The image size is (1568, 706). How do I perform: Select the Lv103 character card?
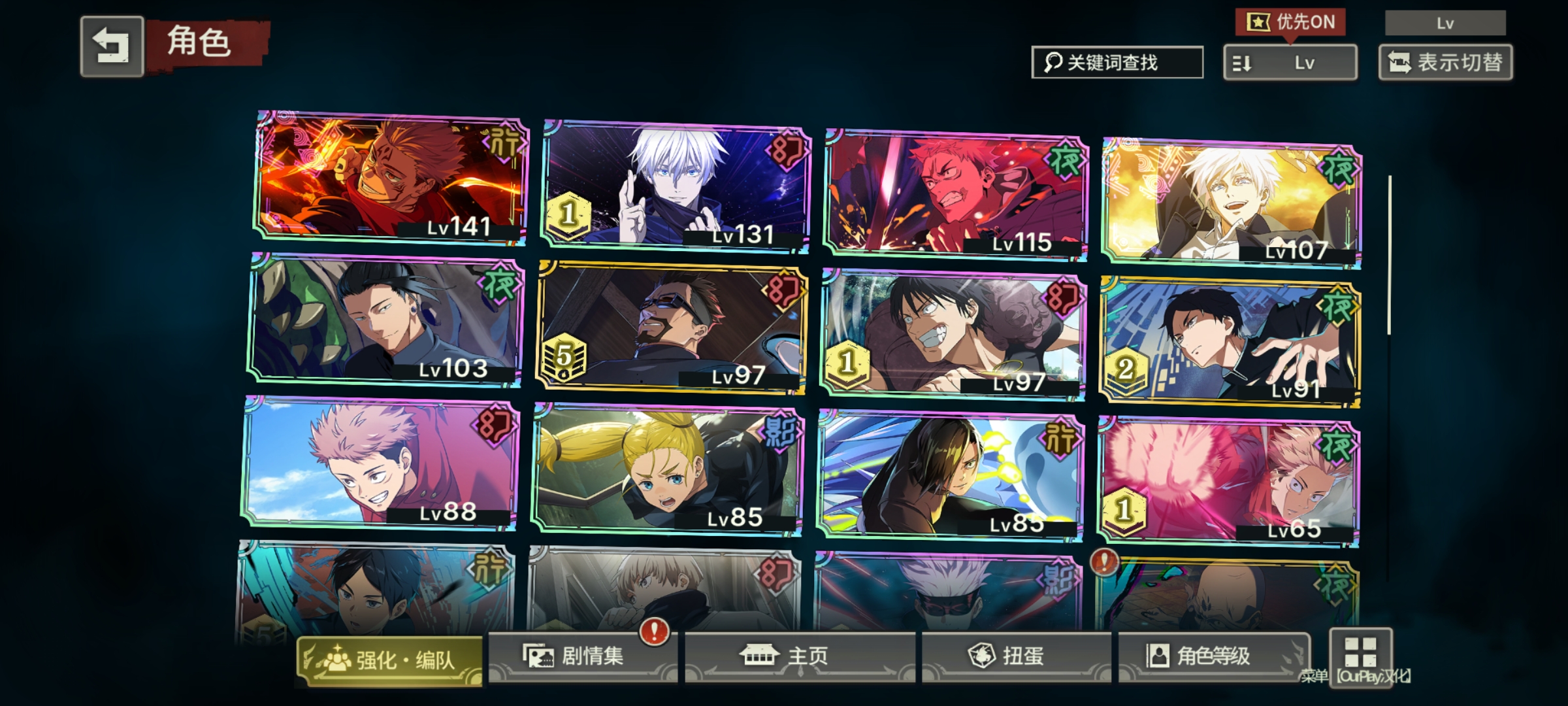(385, 320)
